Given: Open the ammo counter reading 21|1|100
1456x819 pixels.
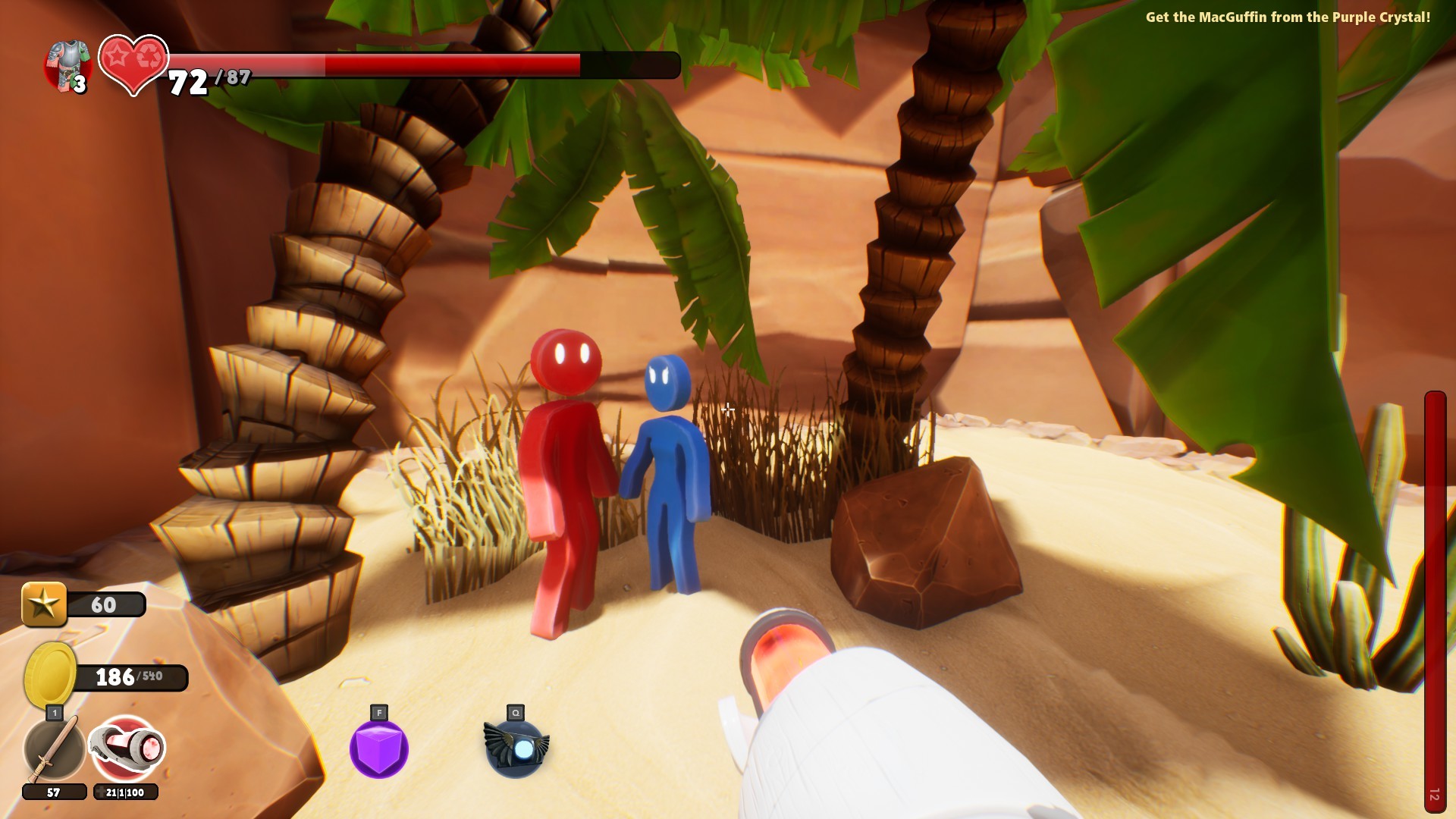Looking at the screenshot, I should (x=125, y=792).
